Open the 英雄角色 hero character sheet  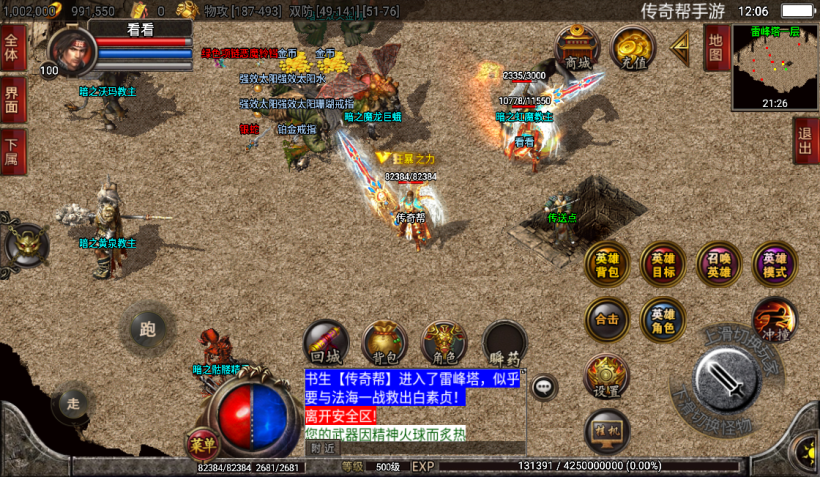point(663,320)
